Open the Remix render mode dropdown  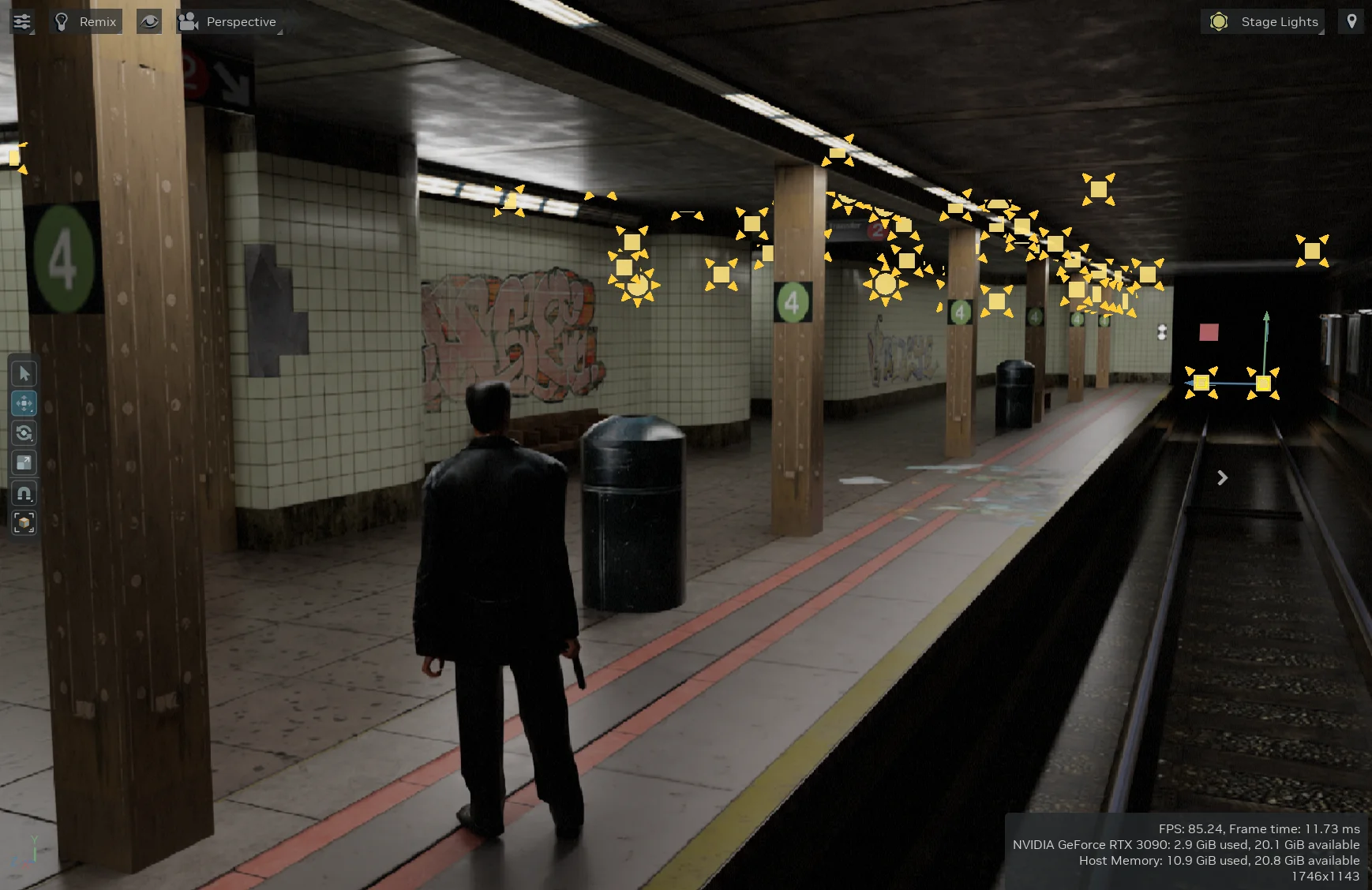point(86,21)
